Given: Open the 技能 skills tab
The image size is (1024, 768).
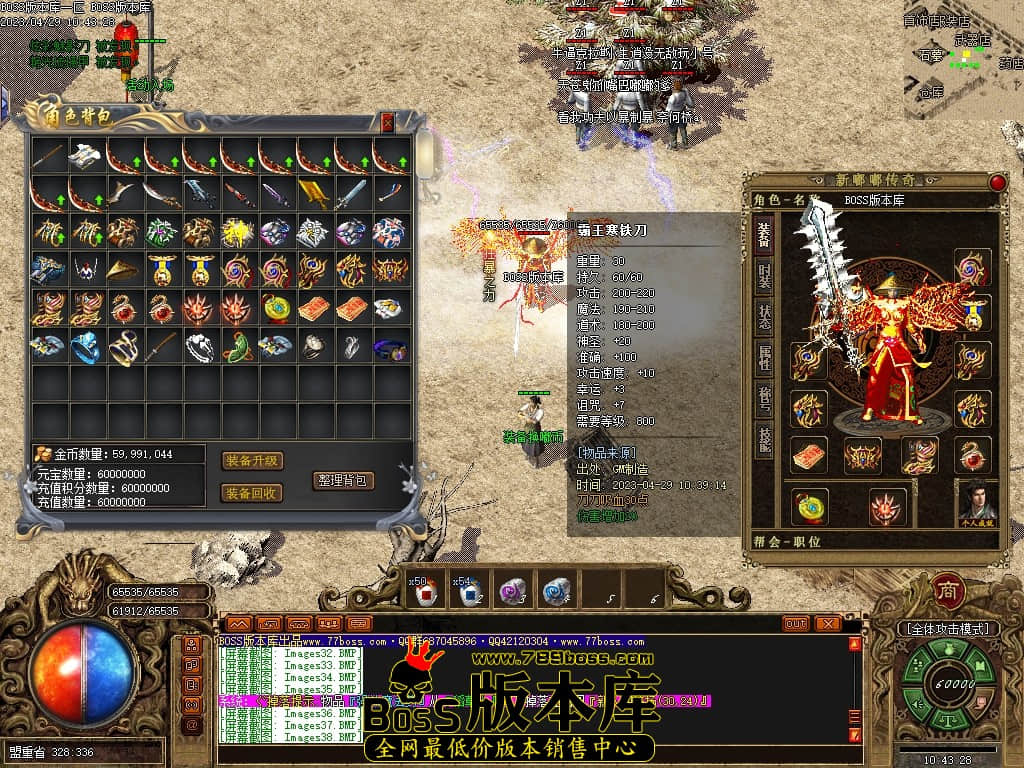Looking at the screenshot, I should [763, 440].
